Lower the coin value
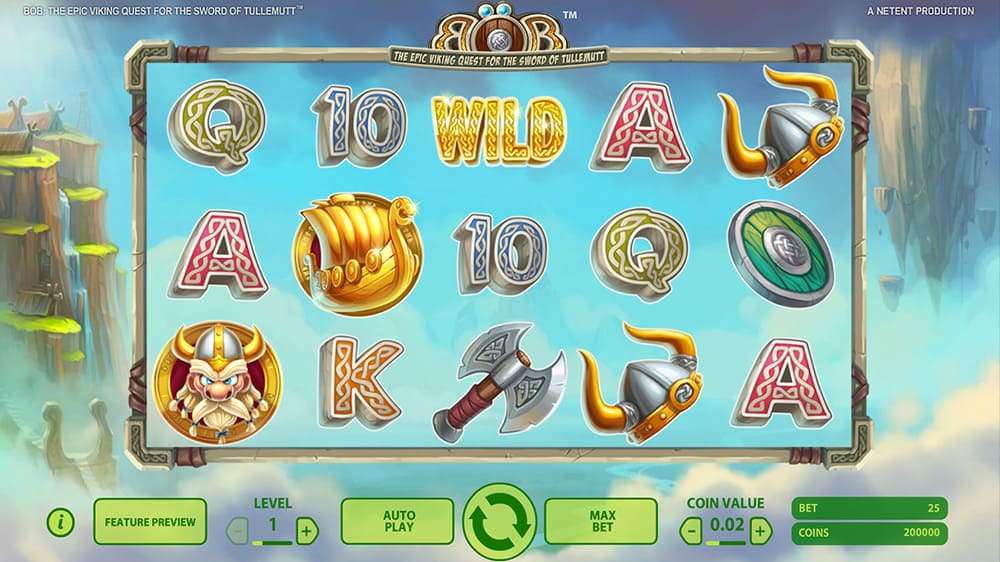 (692, 529)
